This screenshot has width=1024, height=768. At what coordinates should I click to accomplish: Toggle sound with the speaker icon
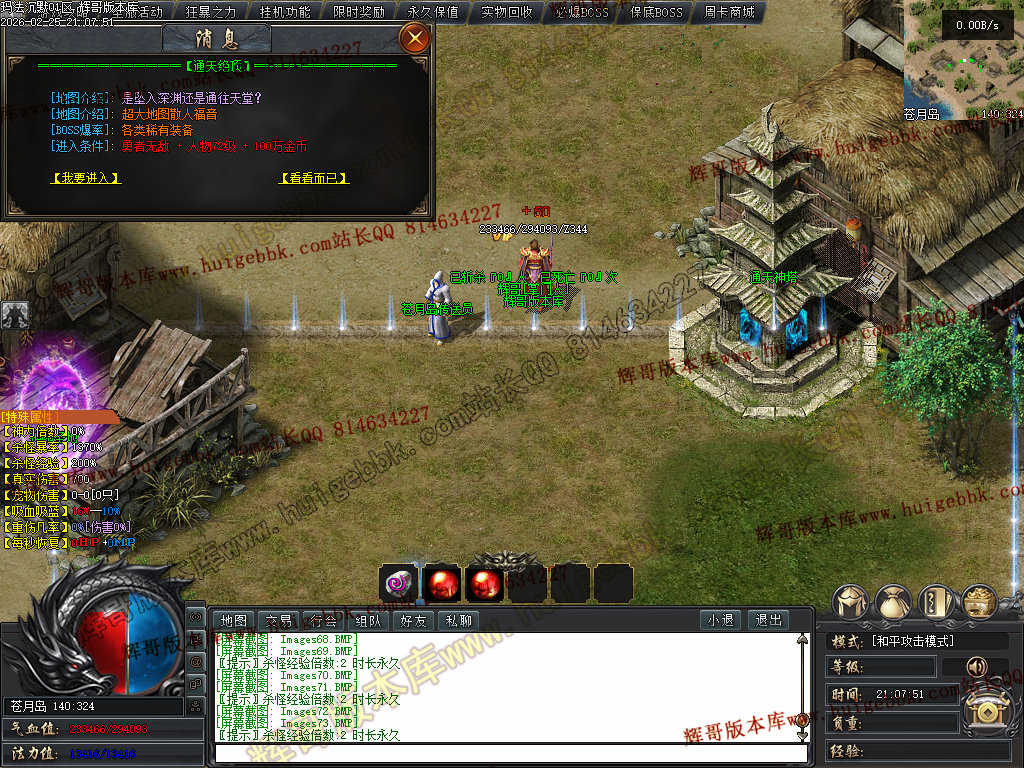[974, 667]
